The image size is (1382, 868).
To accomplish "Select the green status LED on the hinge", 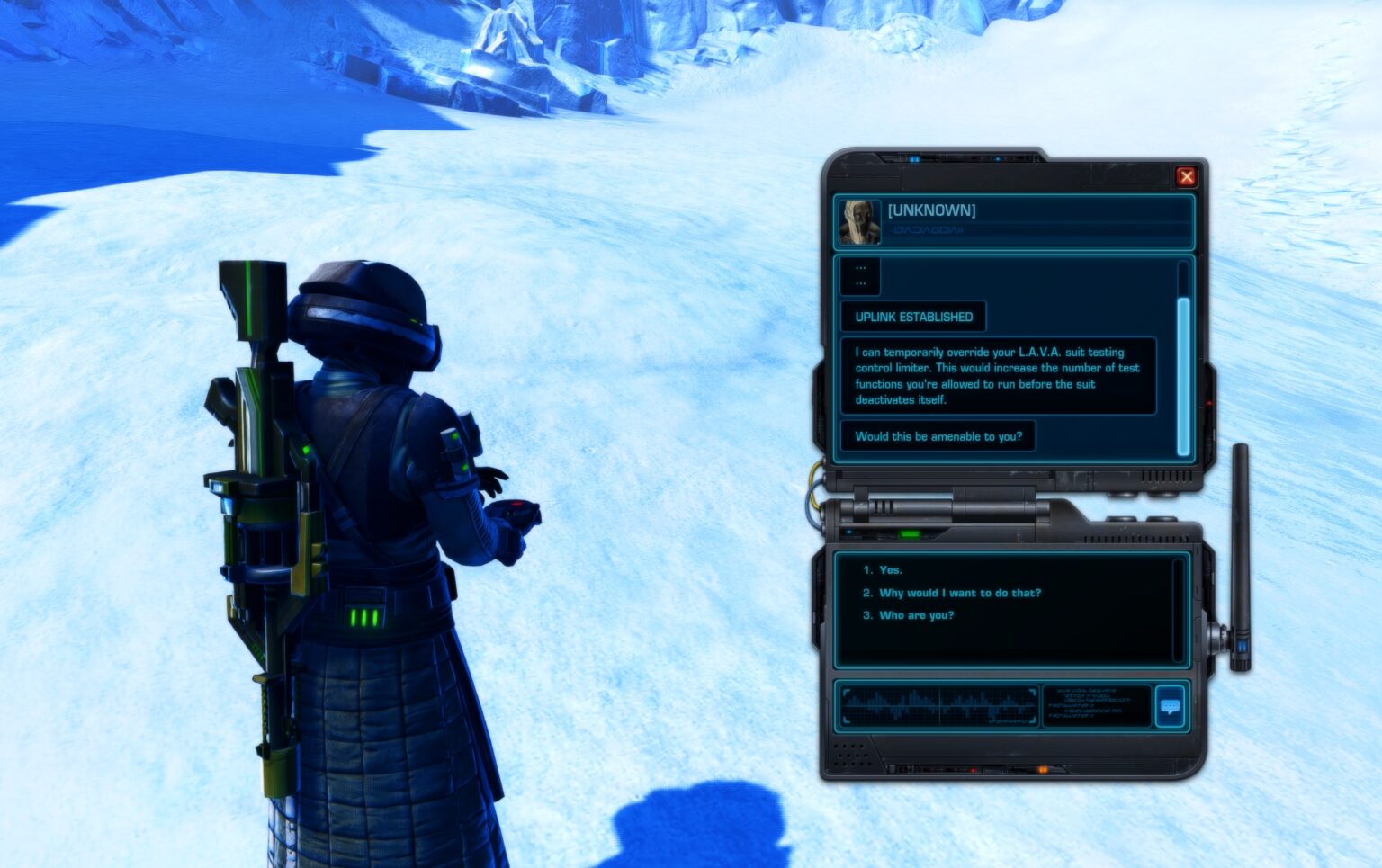I will click(911, 534).
